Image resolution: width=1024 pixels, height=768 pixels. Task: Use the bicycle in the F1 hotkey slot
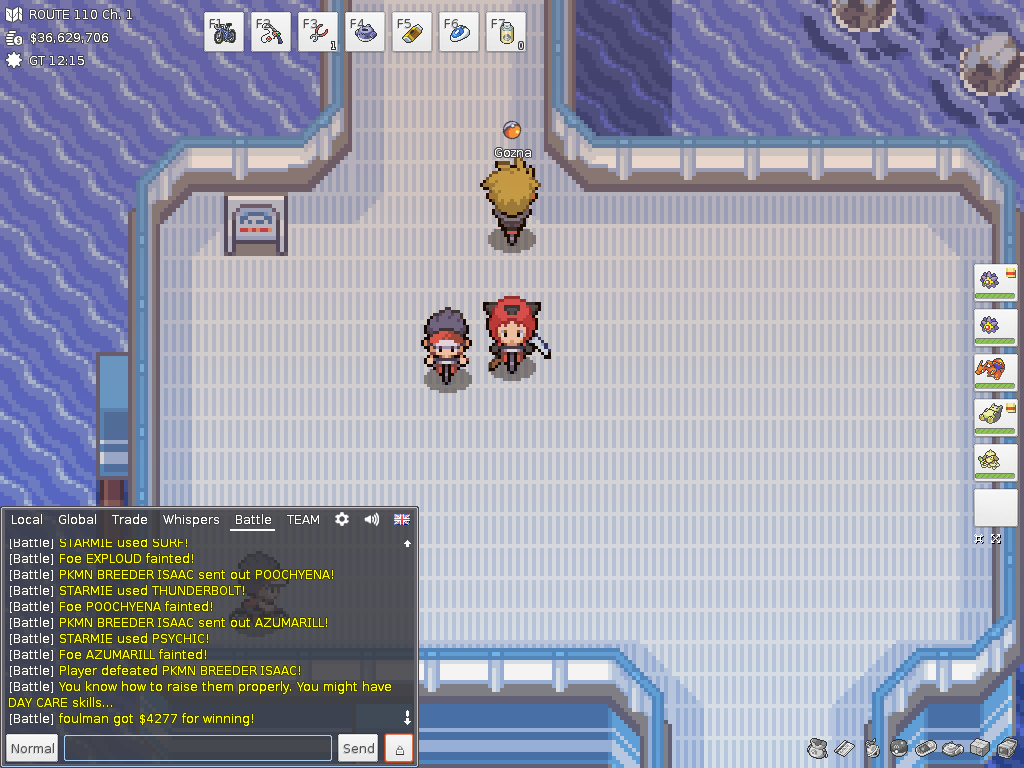tap(224, 32)
